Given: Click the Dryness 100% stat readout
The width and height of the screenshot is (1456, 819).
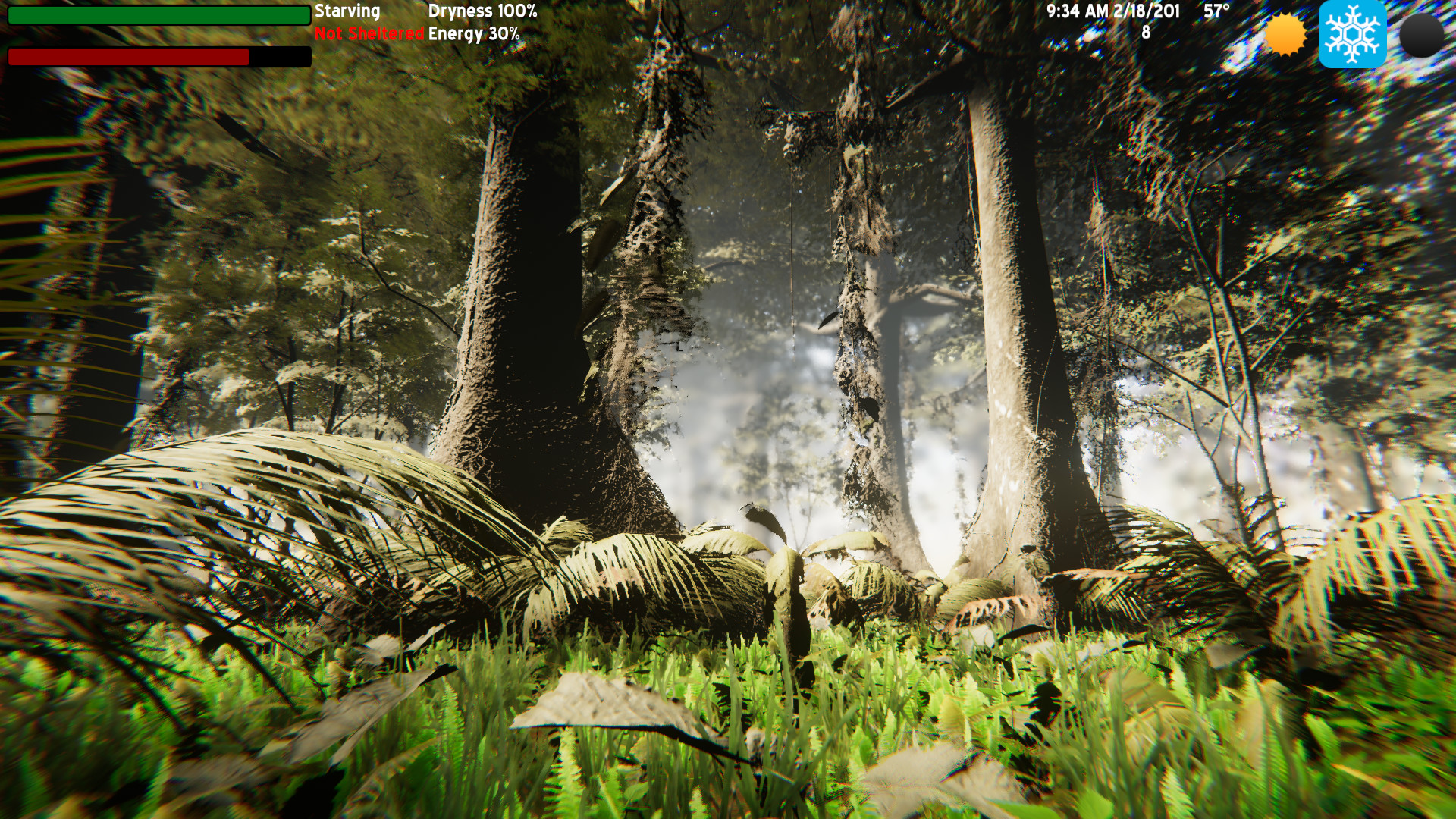Looking at the screenshot, I should click(x=482, y=12).
